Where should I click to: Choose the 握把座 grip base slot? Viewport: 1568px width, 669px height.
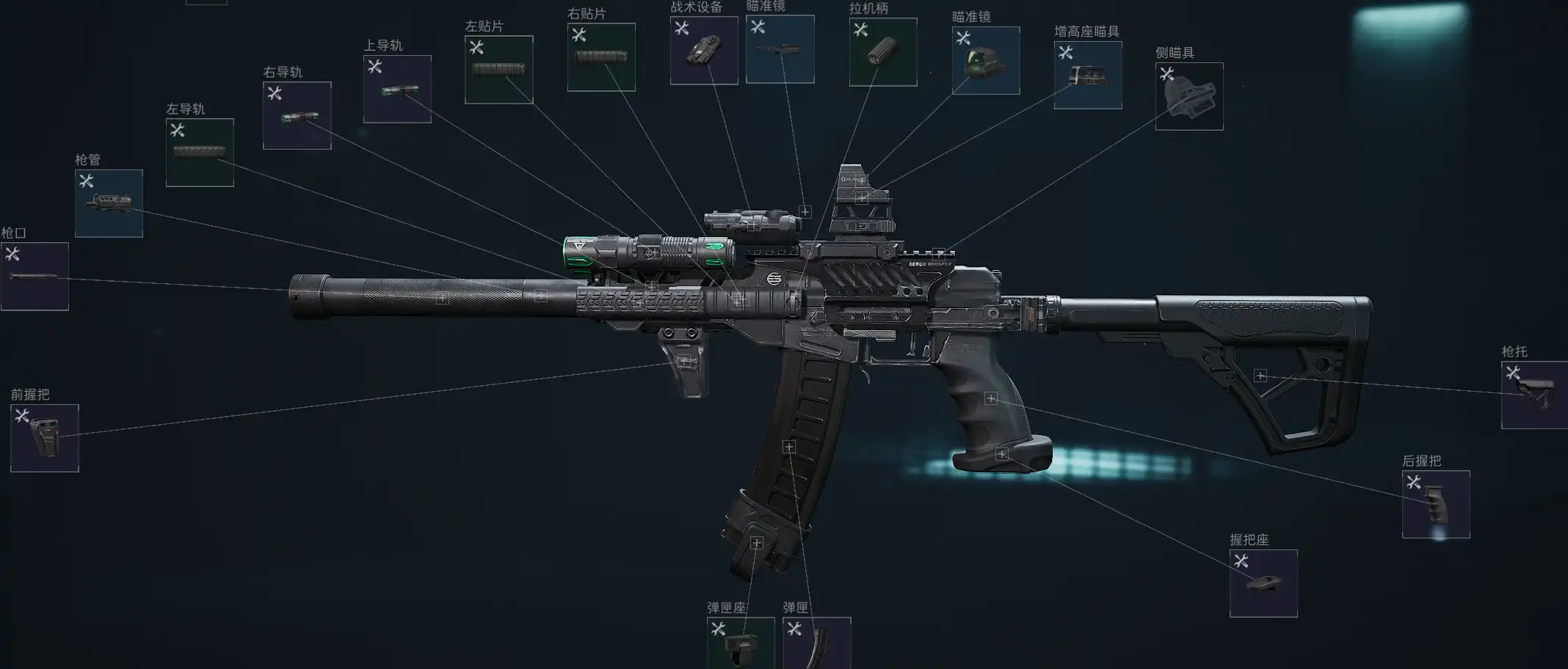pyautogui.click(x=1263, y=583)
